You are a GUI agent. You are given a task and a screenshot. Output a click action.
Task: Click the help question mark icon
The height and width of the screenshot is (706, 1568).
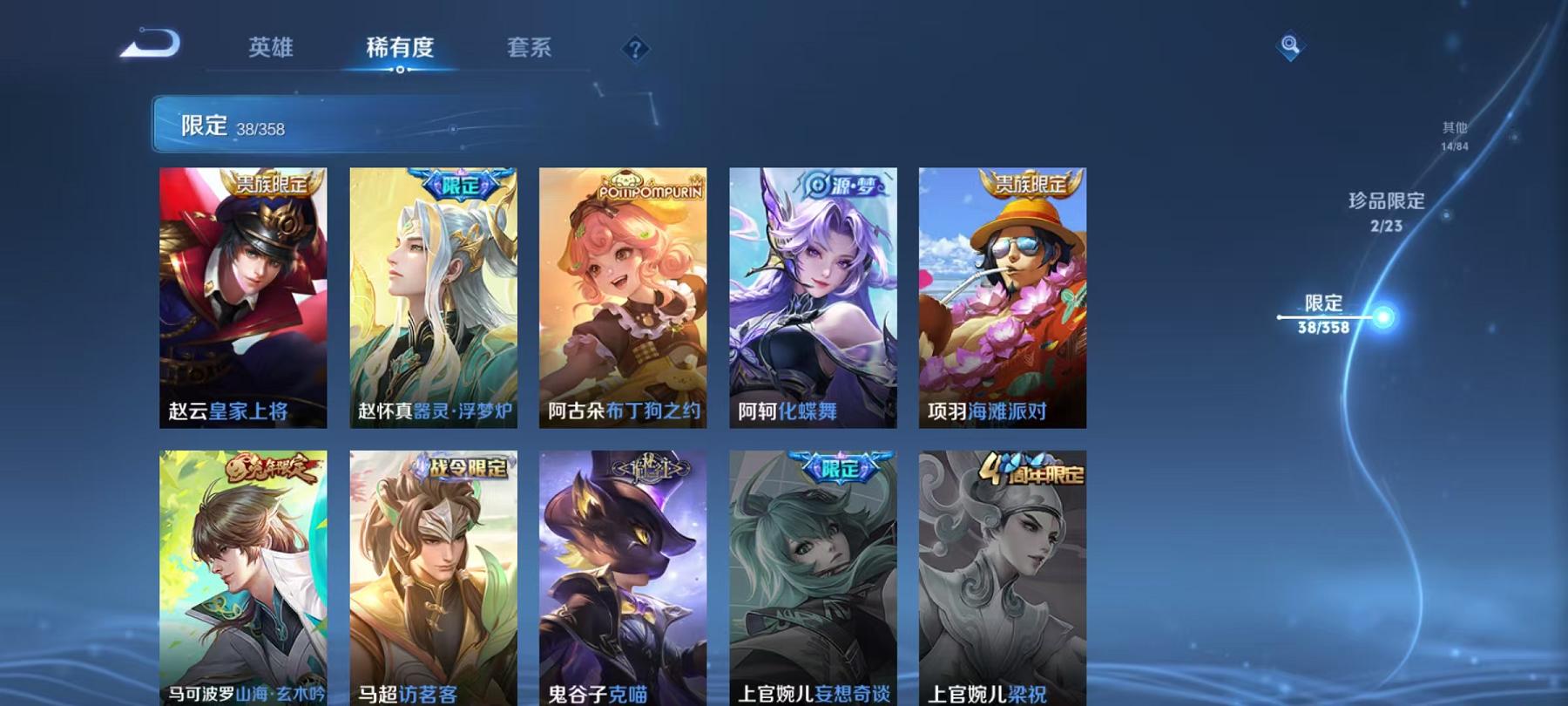(x=636, y=50)
